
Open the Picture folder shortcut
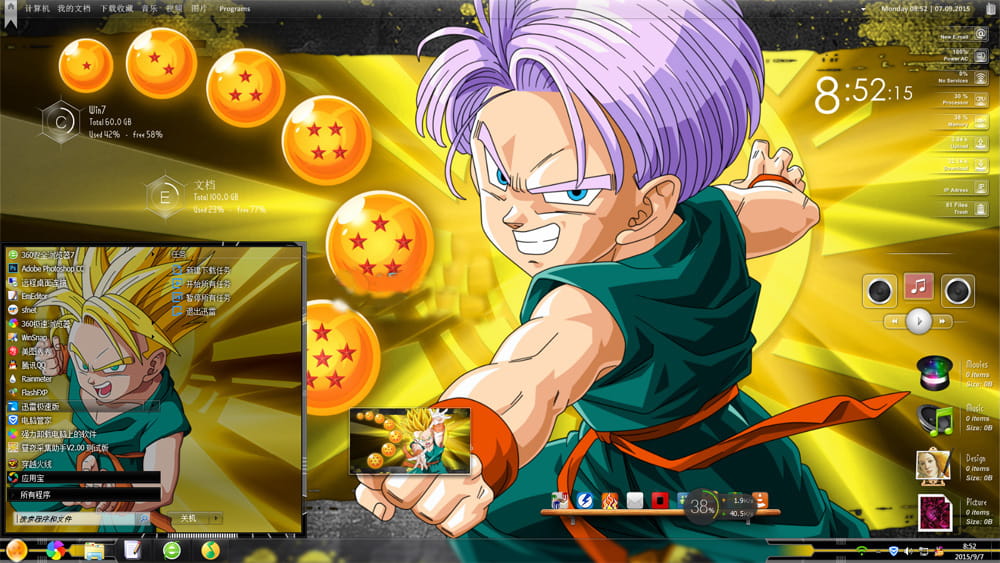[934, 511]
